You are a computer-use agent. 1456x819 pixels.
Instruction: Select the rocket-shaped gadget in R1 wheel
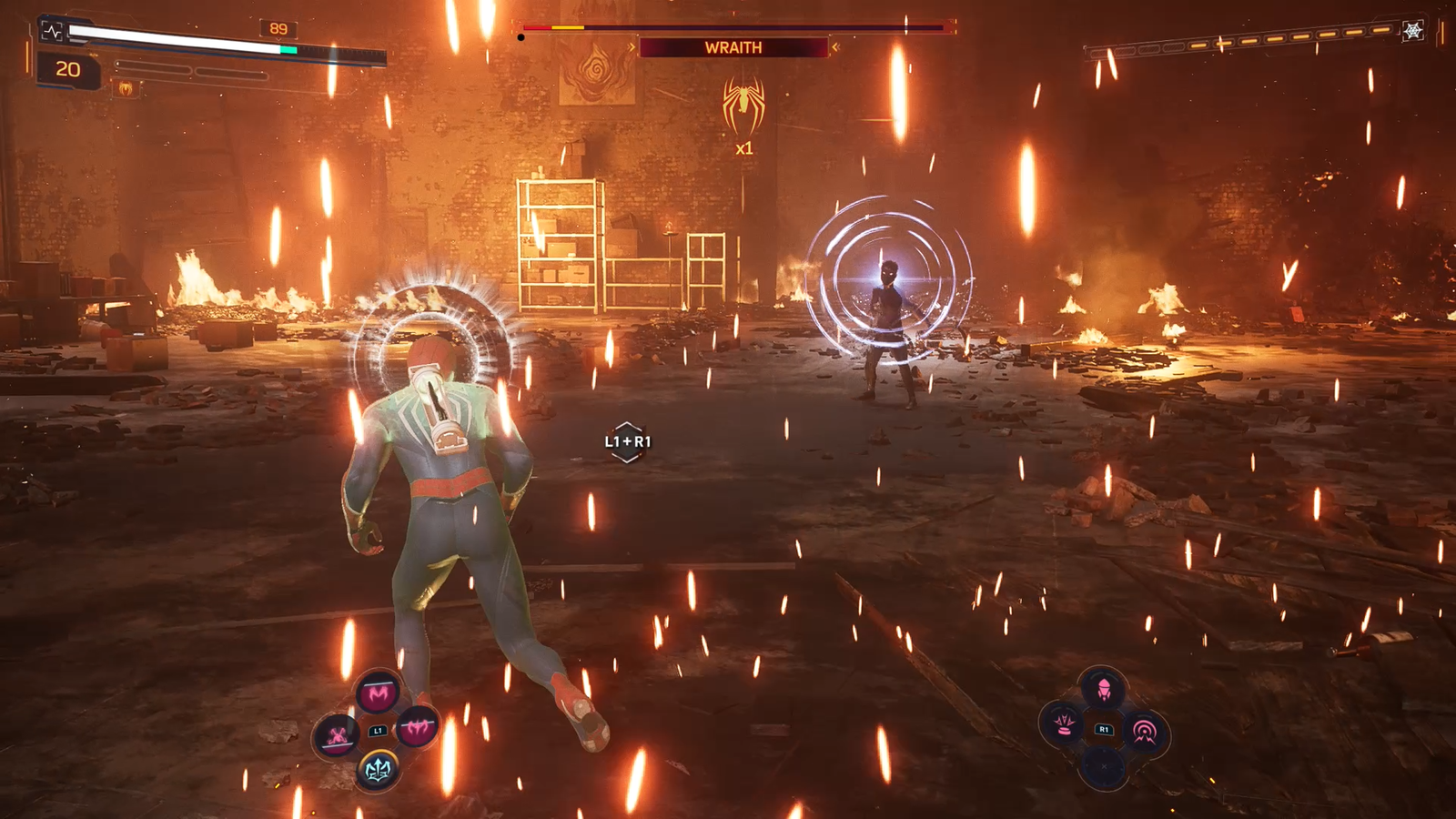pos(1103,690)
